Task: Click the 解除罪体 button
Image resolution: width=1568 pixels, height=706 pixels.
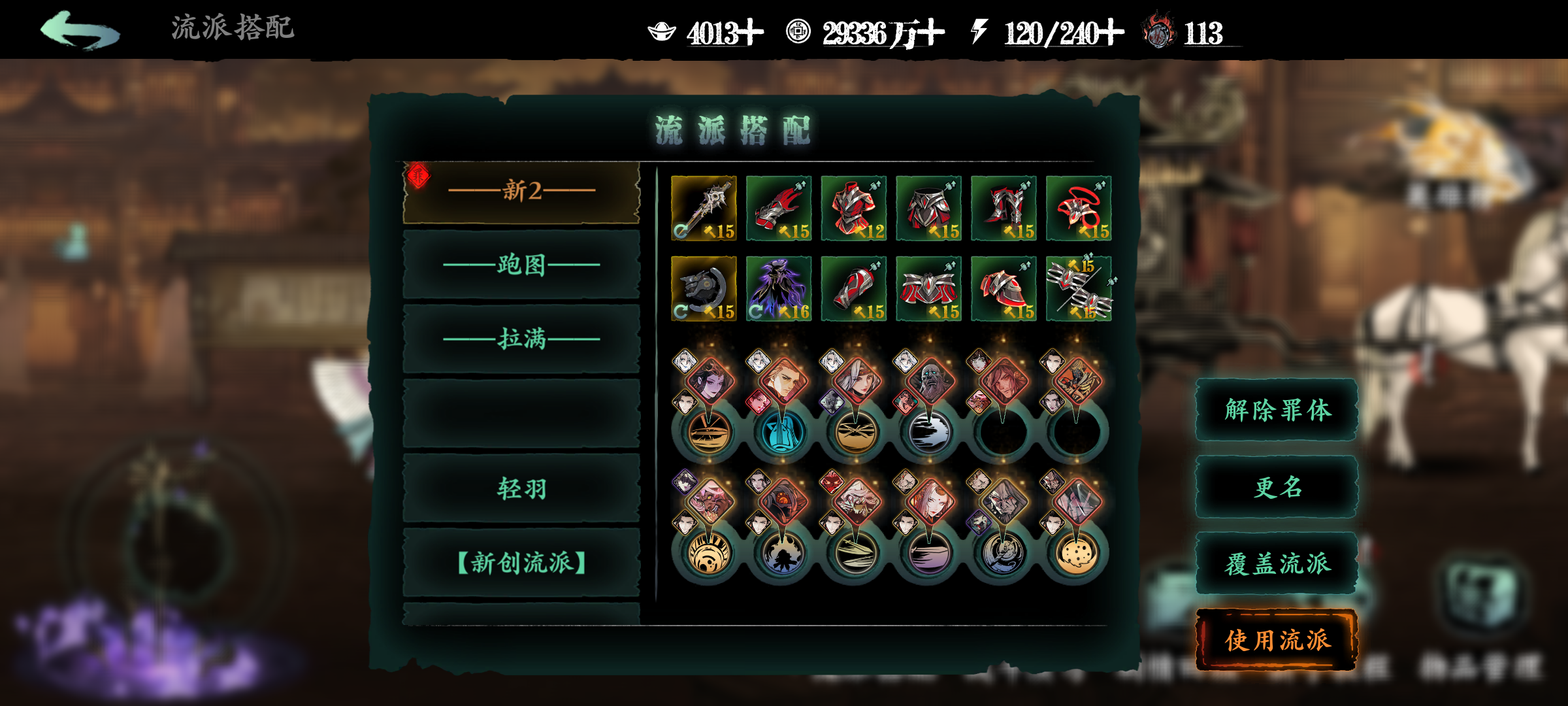Action: pos(1277,411)
